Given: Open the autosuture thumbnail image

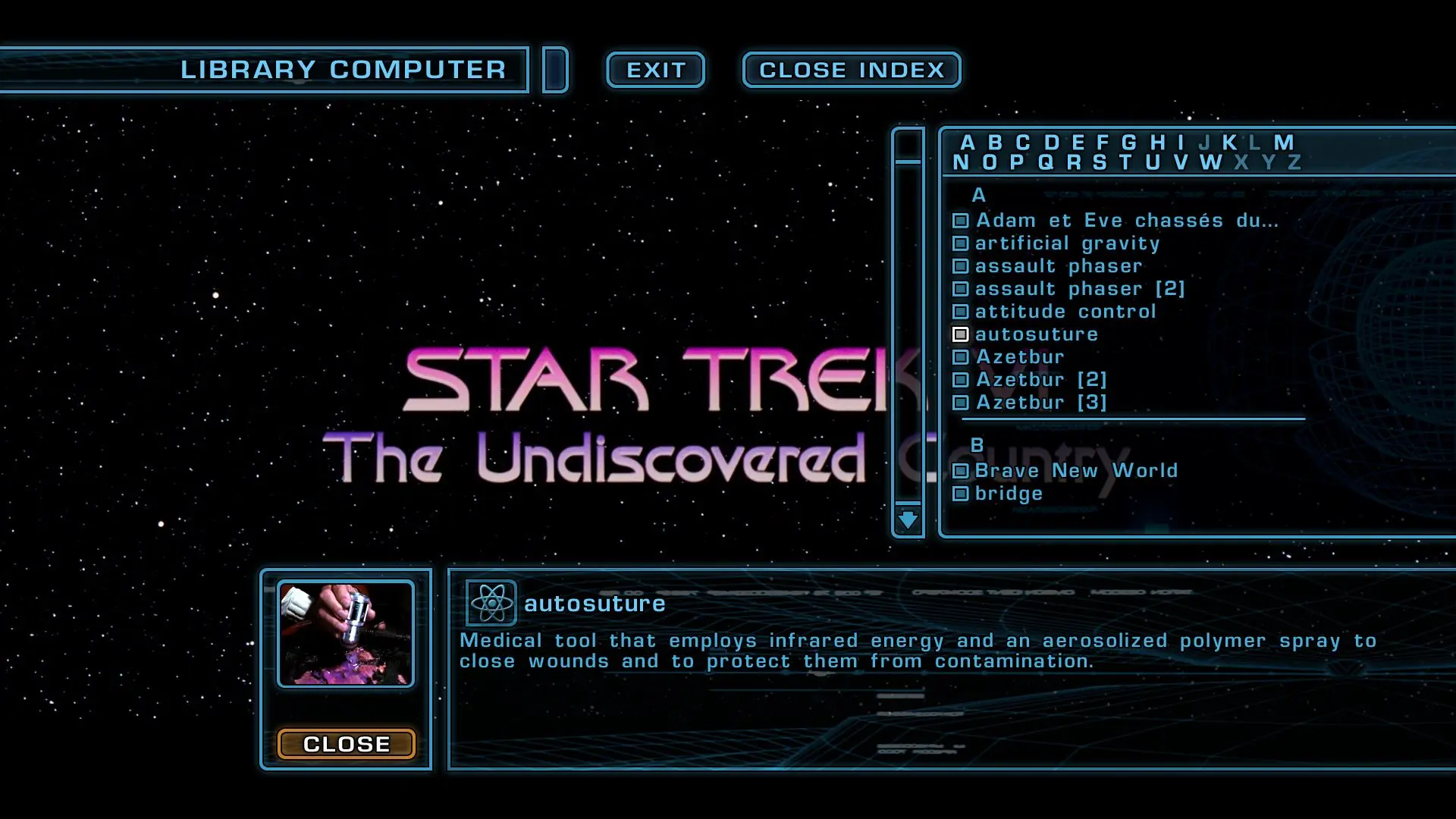Looking at the screenshot, I should [x=346, y=634].
